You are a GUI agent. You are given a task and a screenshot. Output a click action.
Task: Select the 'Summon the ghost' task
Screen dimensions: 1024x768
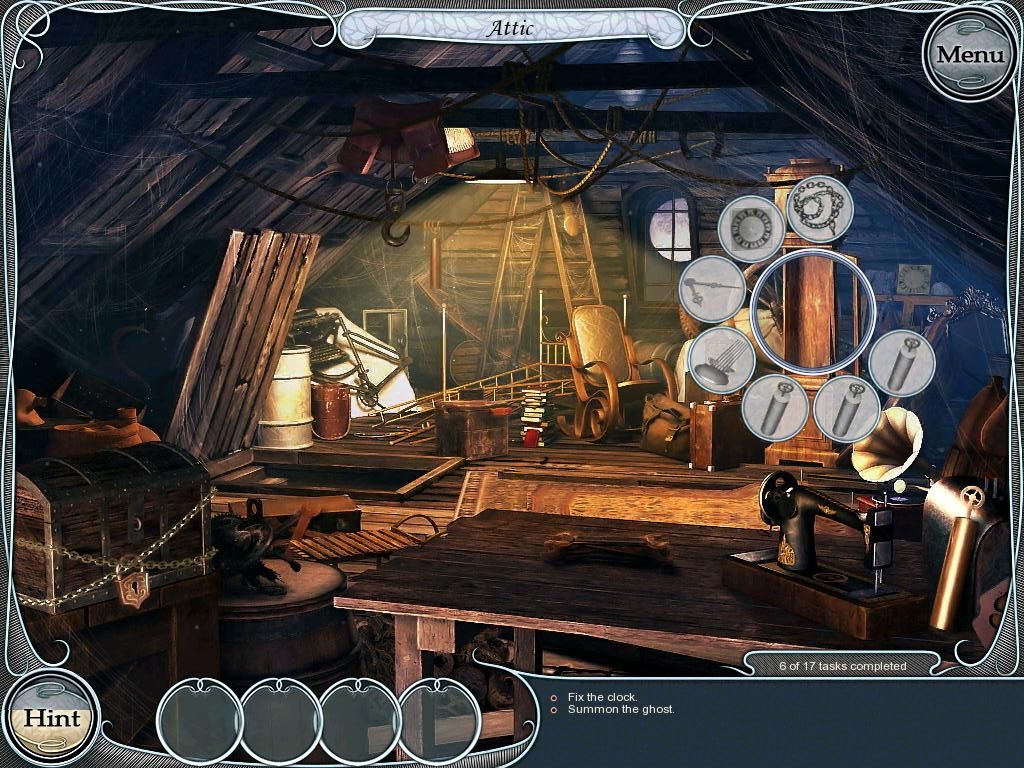(620, 710)
